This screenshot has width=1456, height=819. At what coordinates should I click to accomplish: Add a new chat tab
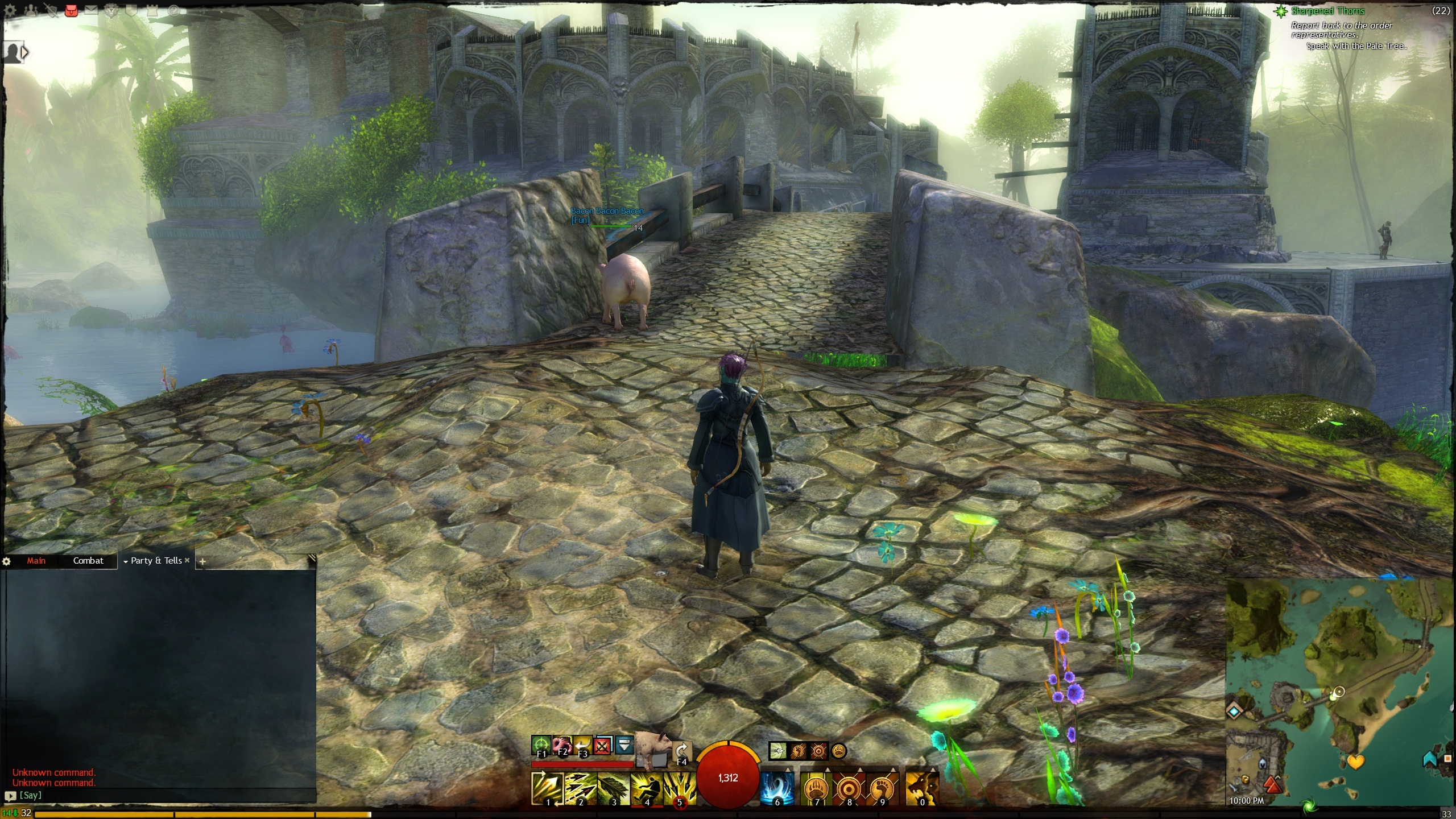coord(202,561)
